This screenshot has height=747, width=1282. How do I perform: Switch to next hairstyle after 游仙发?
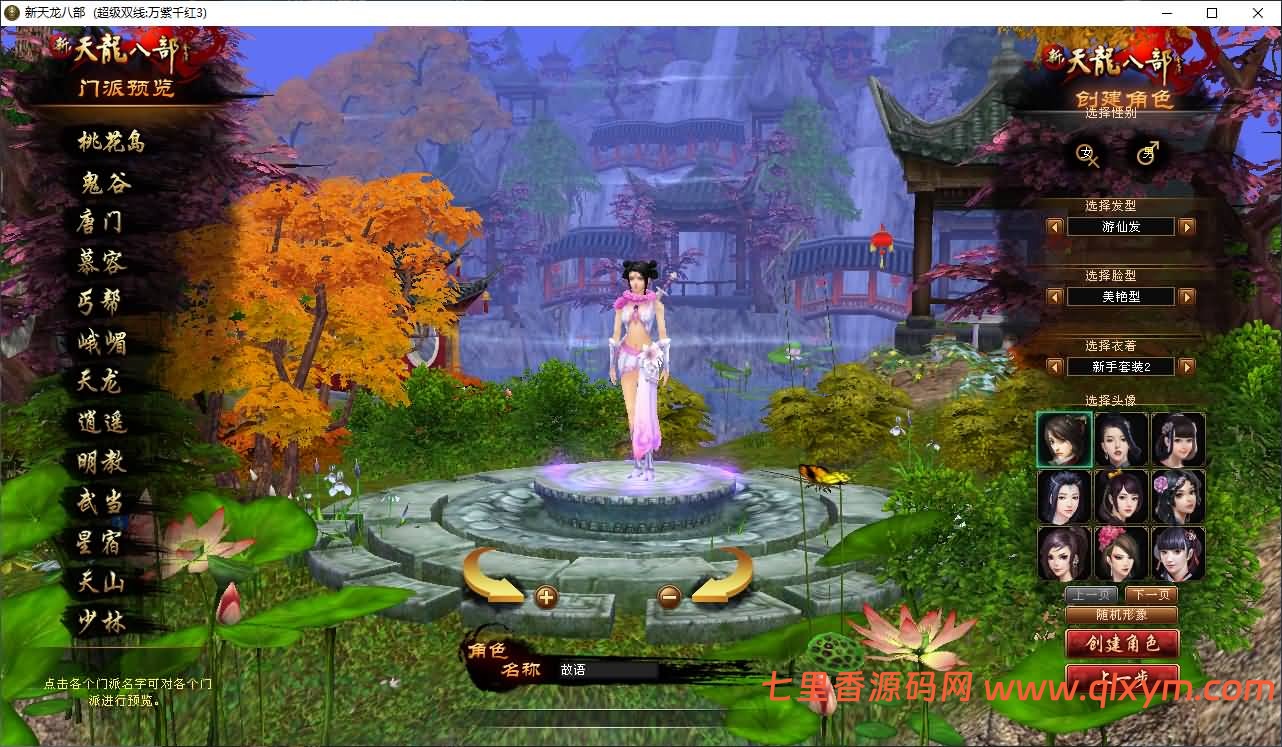tap(1187, 225)
